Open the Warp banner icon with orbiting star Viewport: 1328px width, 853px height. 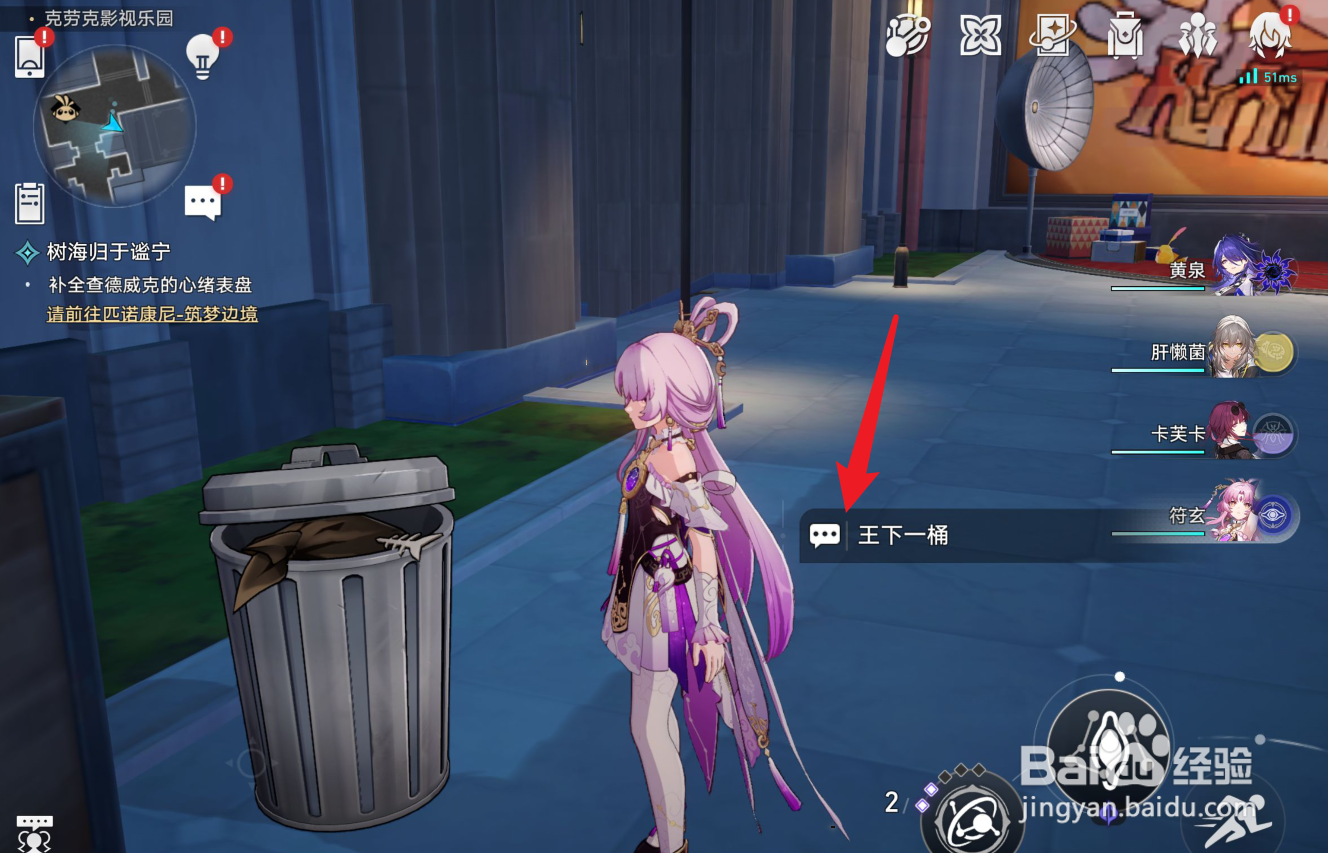tap(1050, 35)
